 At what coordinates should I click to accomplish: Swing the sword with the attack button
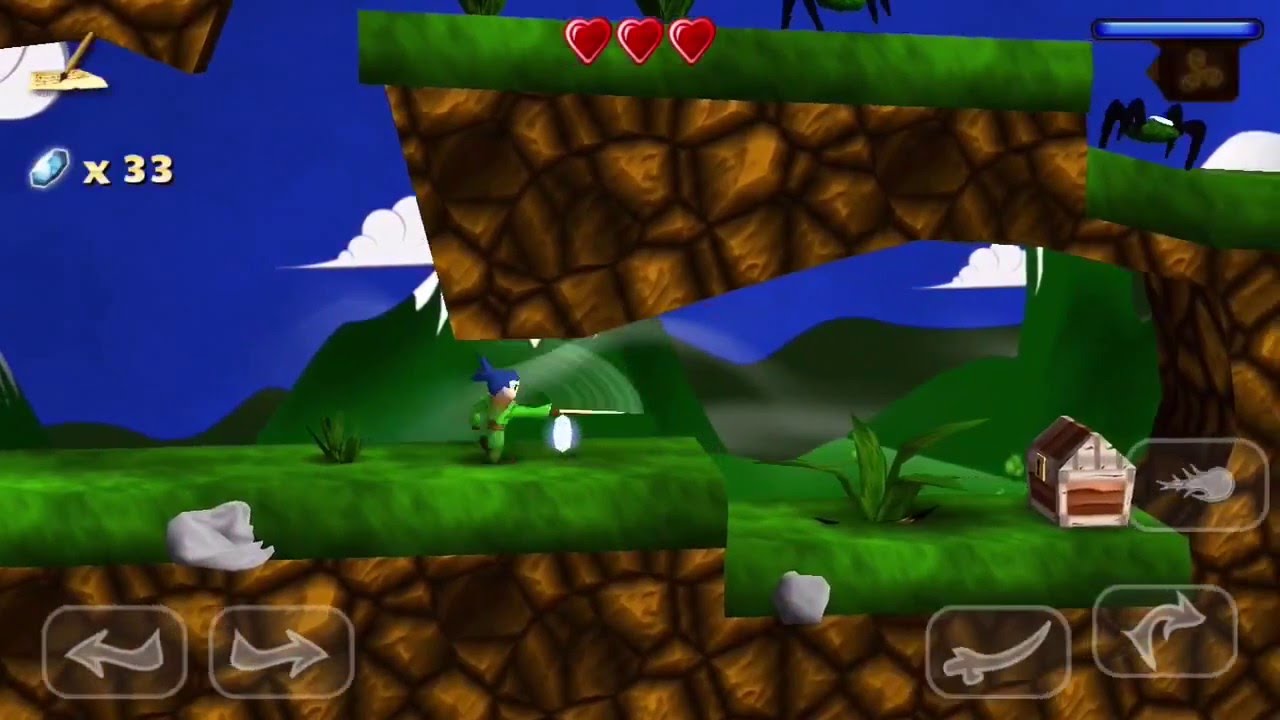pyautogui.click(x=998, y=651)
